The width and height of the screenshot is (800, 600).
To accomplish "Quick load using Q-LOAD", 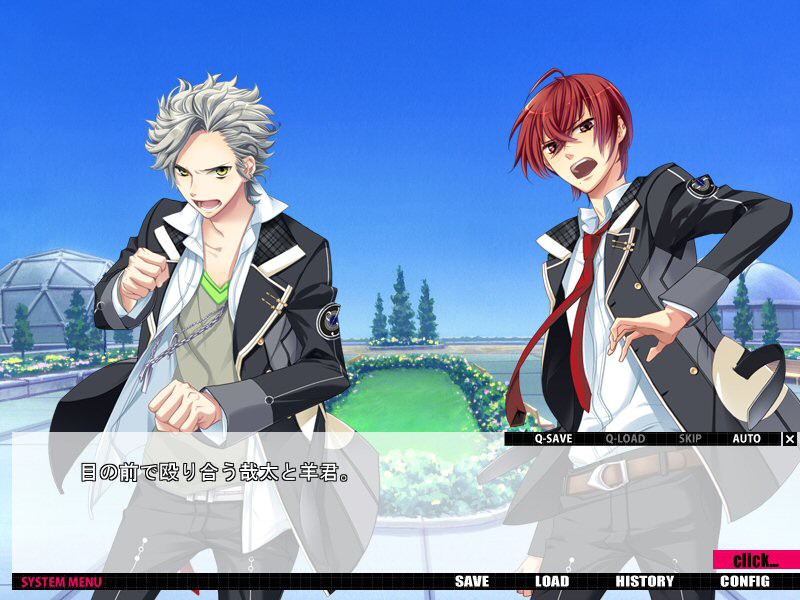I will click(625, 438).
